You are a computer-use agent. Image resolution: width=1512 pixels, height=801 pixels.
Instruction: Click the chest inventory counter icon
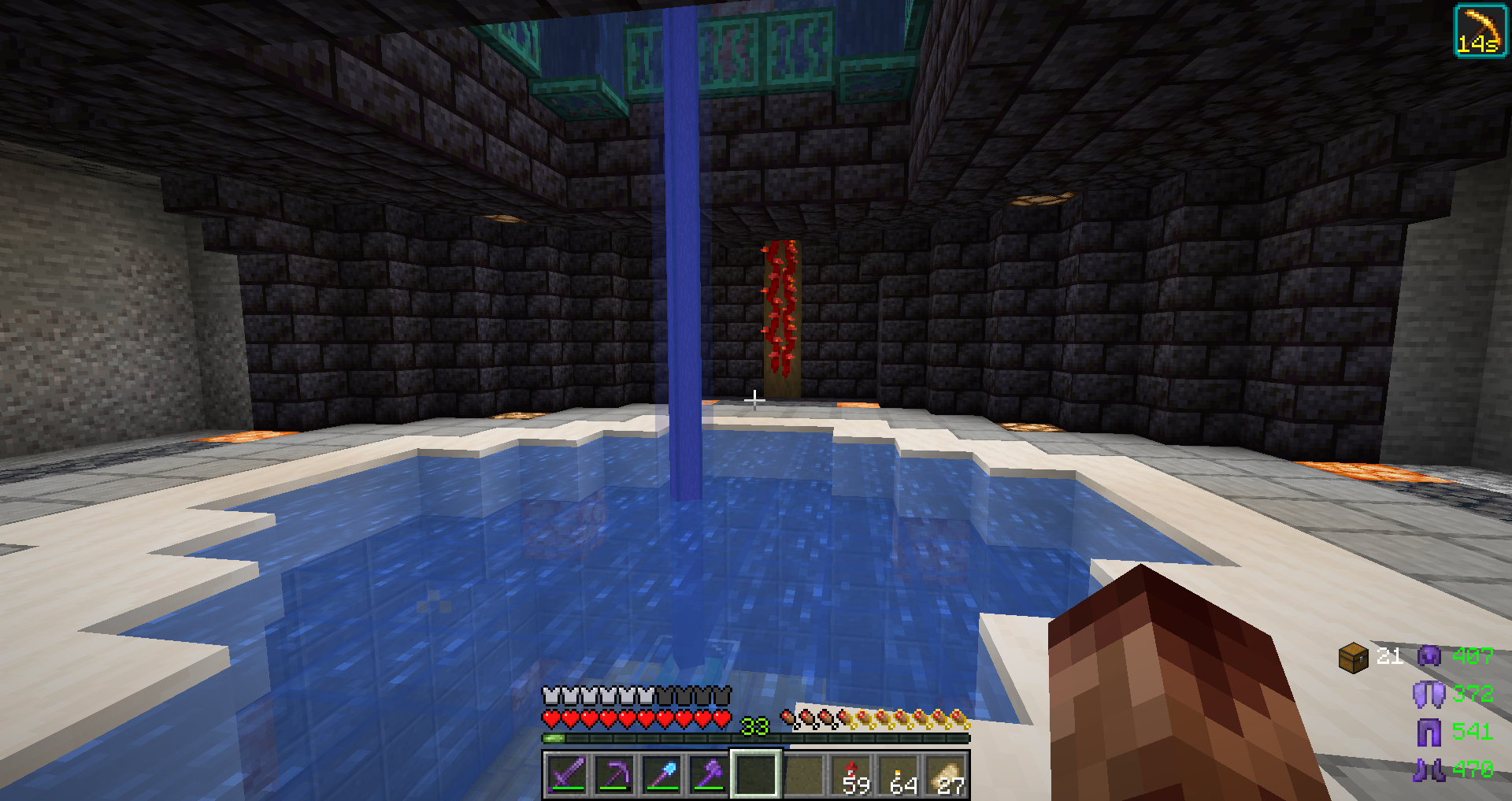(x=1353, y=657)
